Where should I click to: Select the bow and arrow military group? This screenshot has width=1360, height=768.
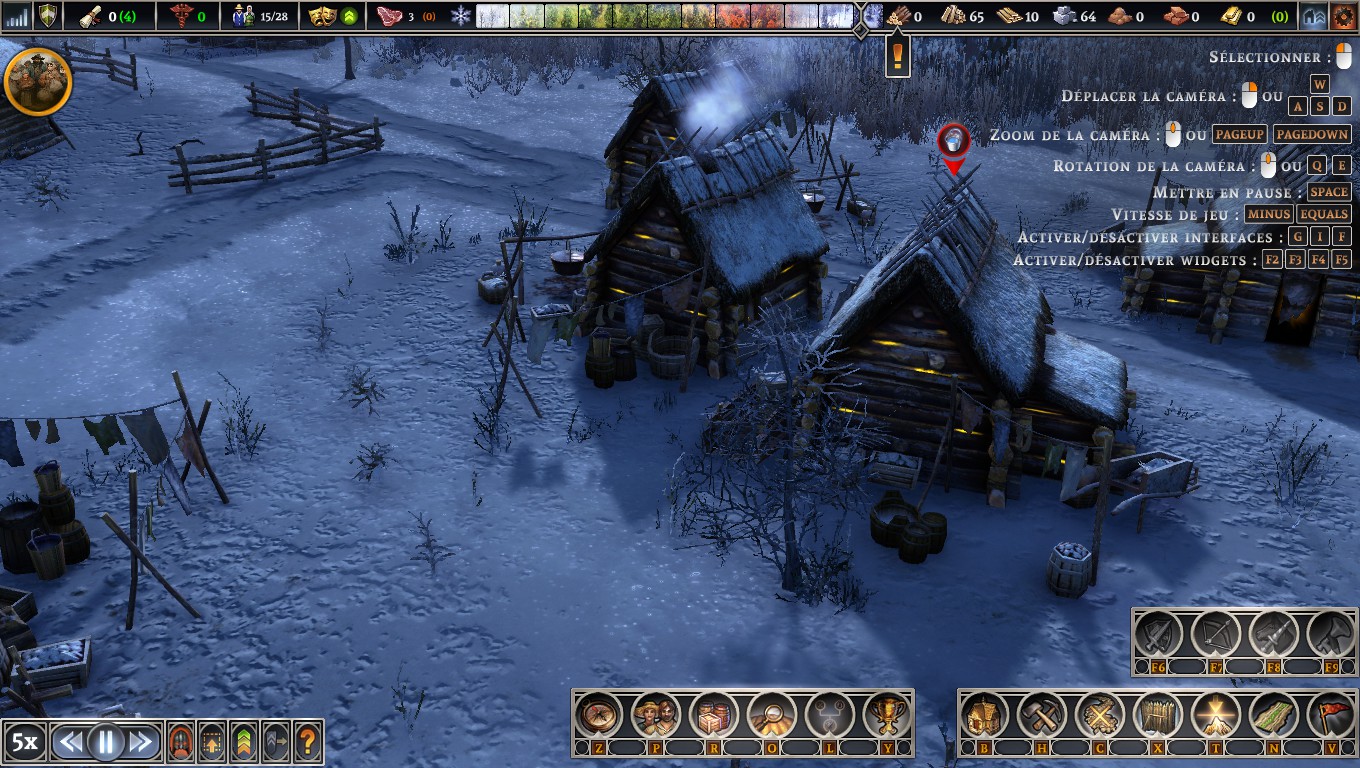1216,633
